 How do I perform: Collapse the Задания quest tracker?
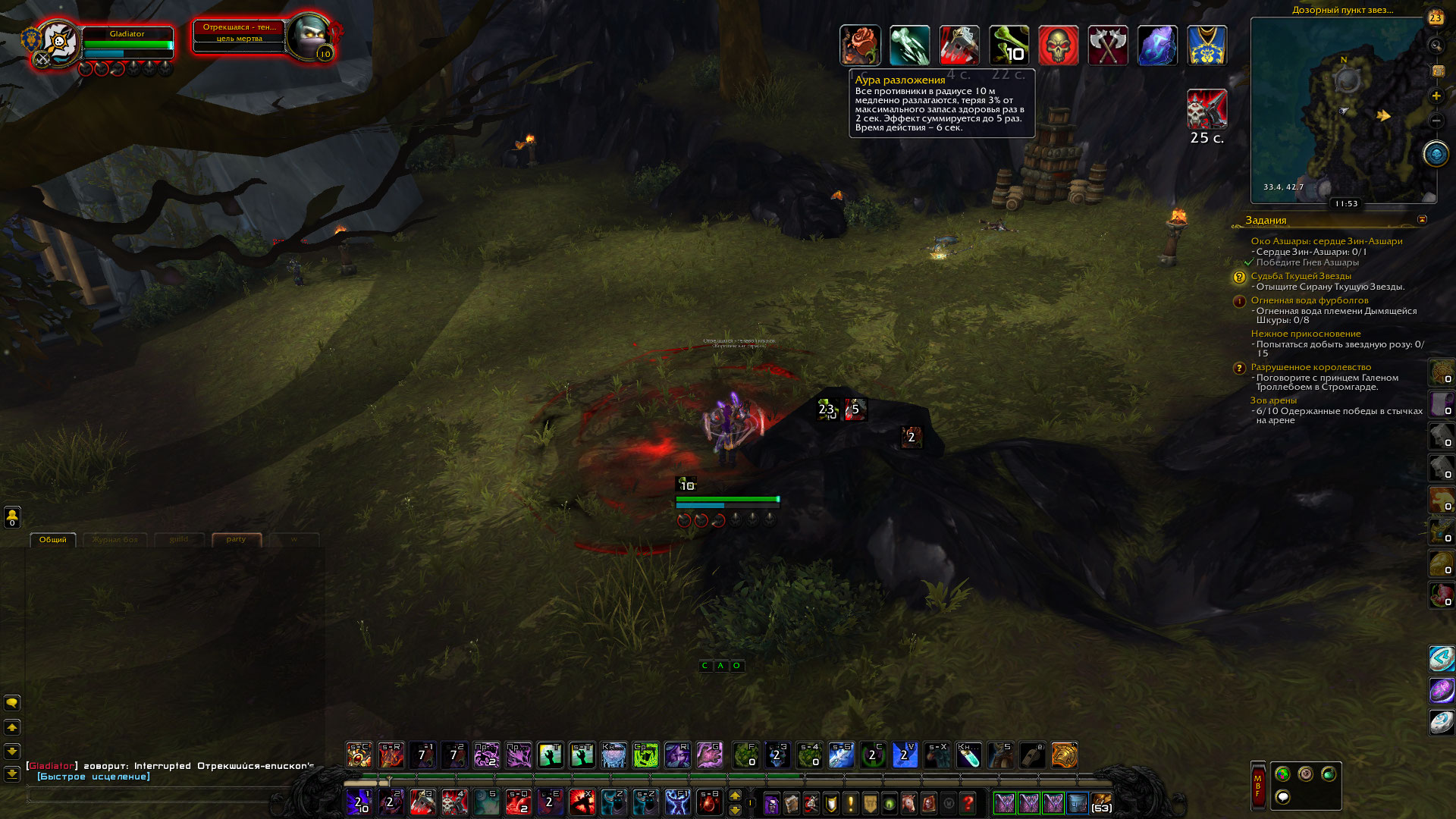tap(1422, 220)
